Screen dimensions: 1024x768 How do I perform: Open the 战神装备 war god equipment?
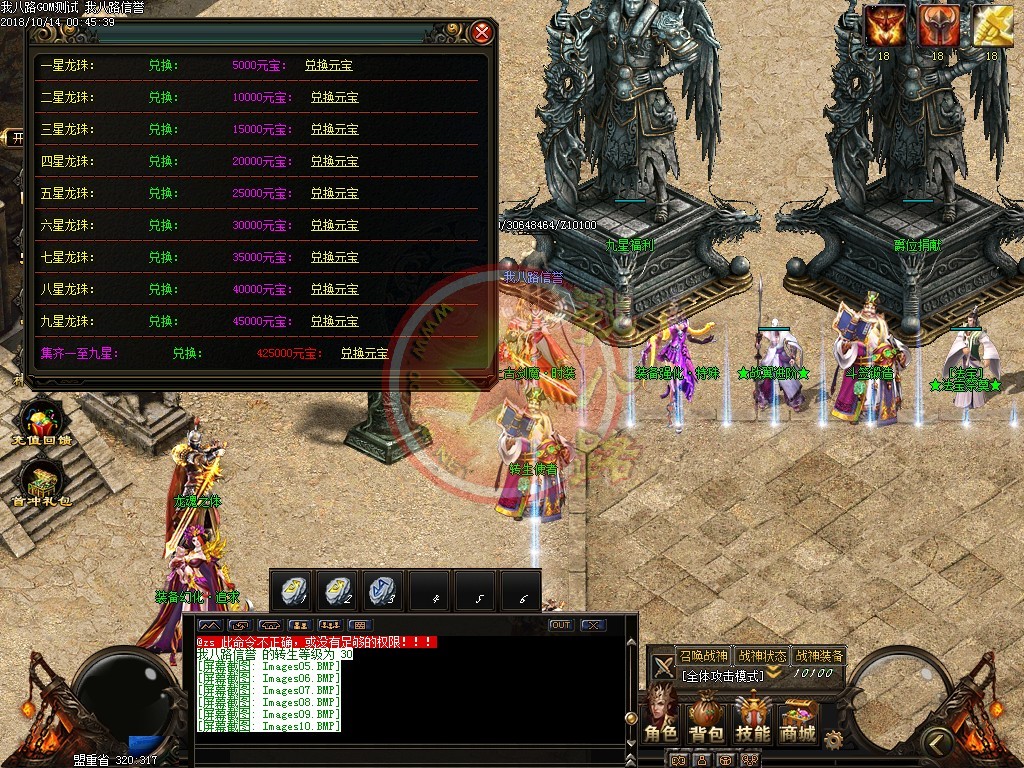pyautogui.click(x=819, y=656)
